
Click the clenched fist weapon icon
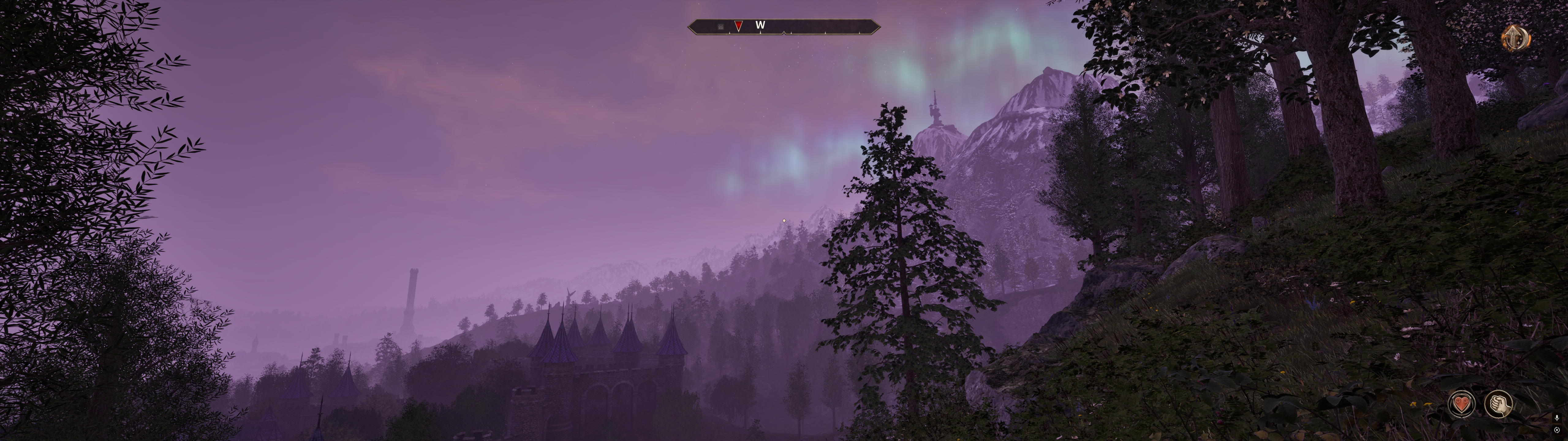tap(1498, 403)
